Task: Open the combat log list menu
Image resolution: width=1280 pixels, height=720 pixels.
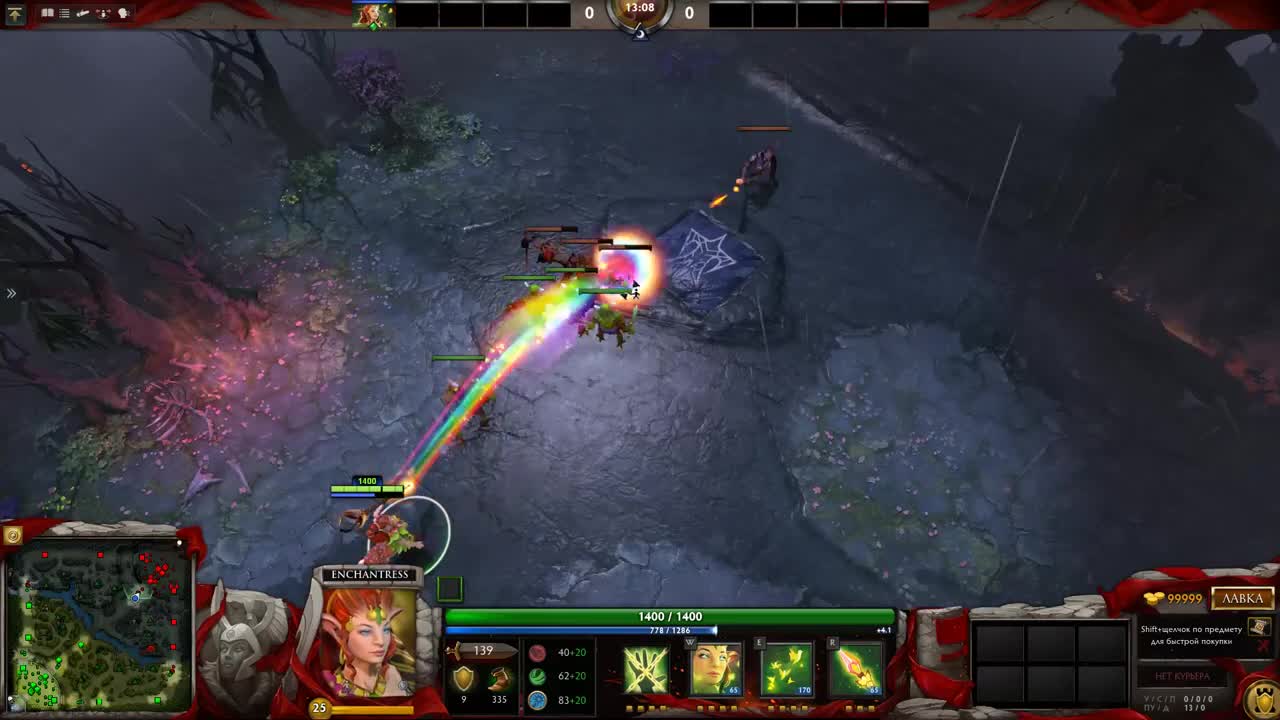Action: (64, 14)
